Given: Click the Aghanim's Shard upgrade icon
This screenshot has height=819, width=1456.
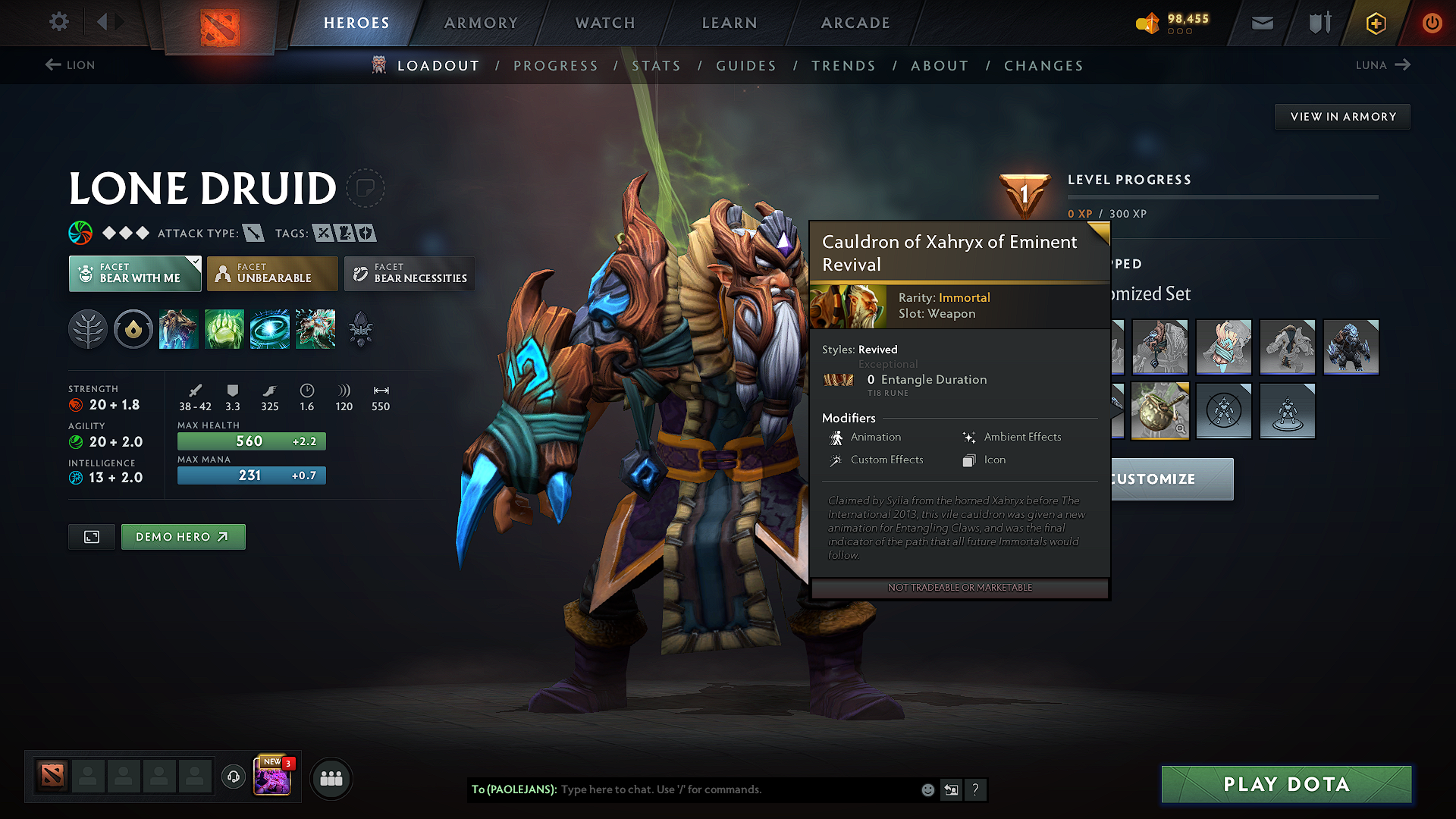Looking at the screenshot, I should coord(361,329).
